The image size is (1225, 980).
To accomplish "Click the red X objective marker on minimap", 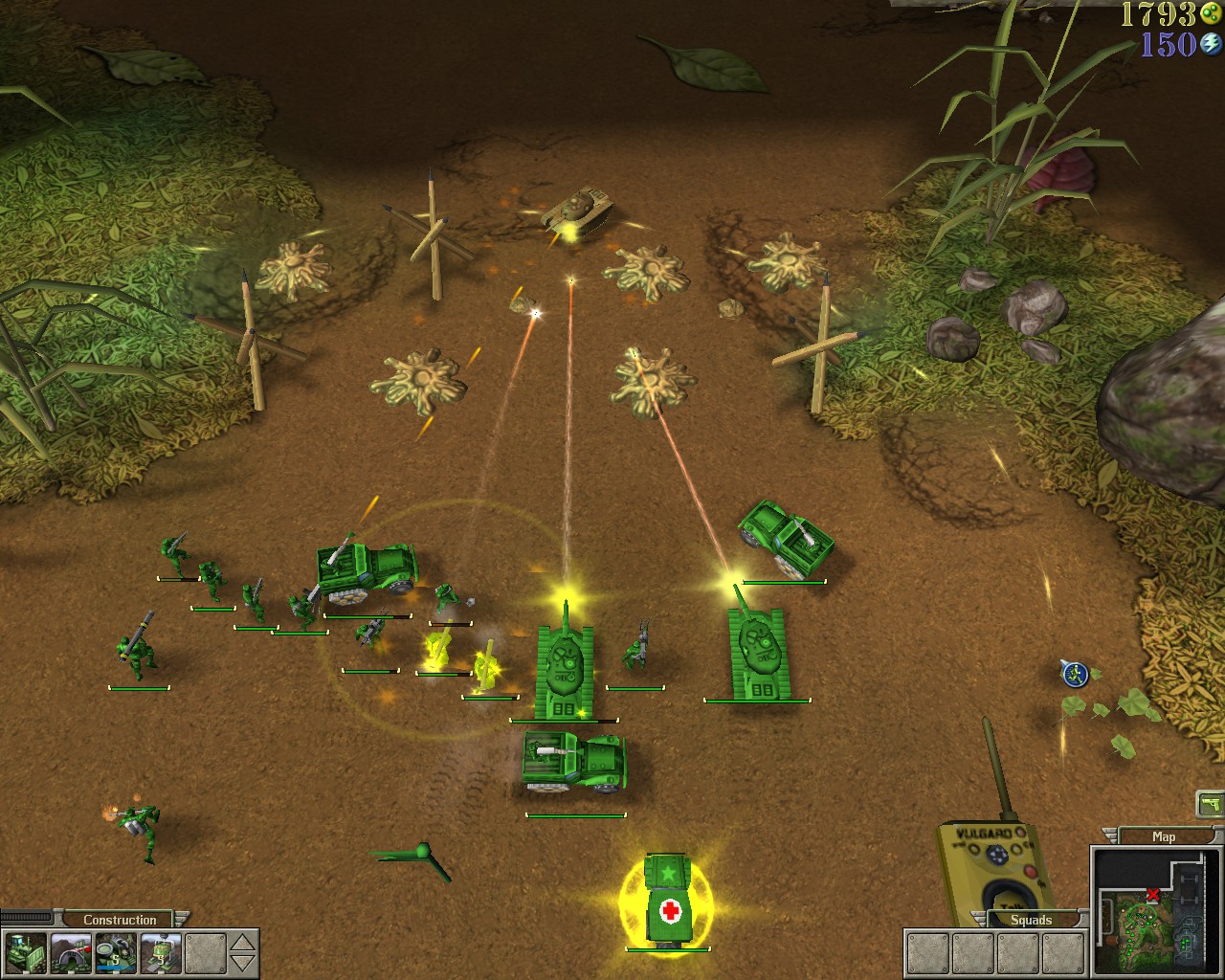I will point(1154,895).
